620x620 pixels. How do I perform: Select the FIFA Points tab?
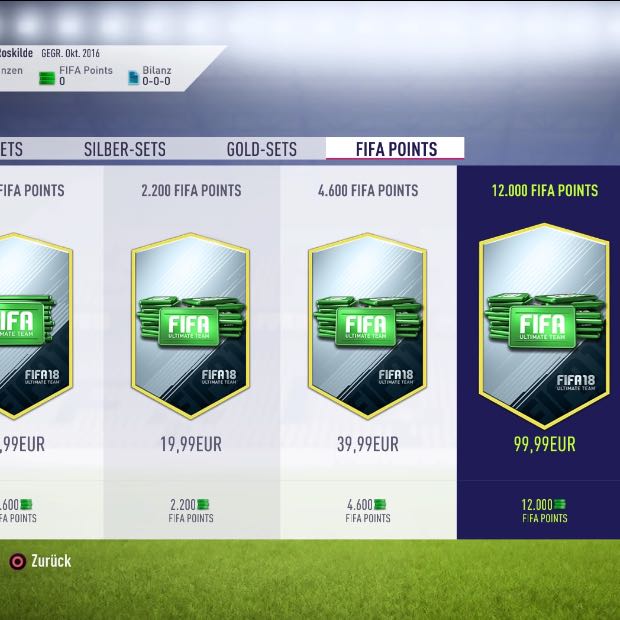[396, 150]
